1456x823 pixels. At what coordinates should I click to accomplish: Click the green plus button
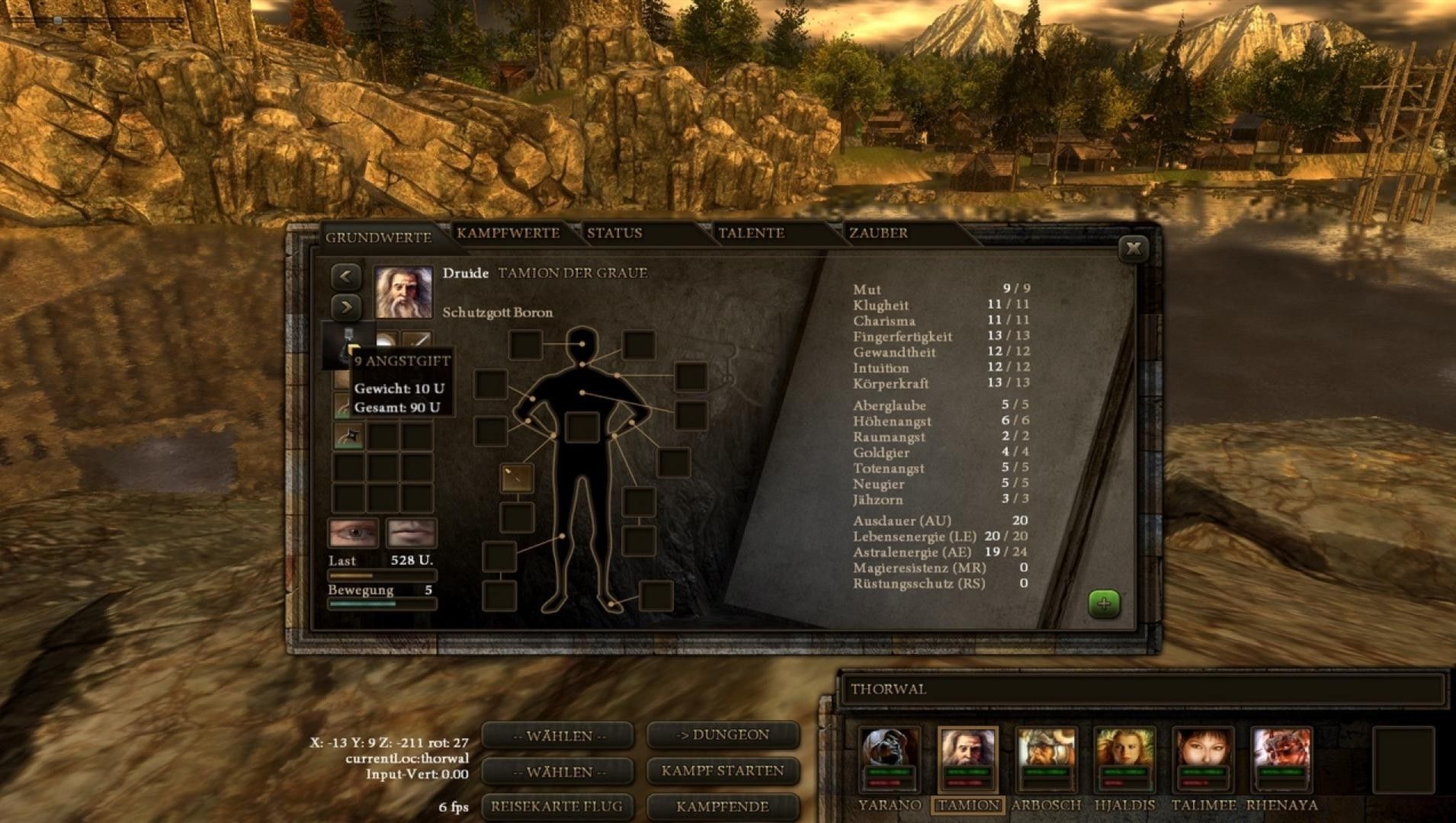(x=1104, y=604)
